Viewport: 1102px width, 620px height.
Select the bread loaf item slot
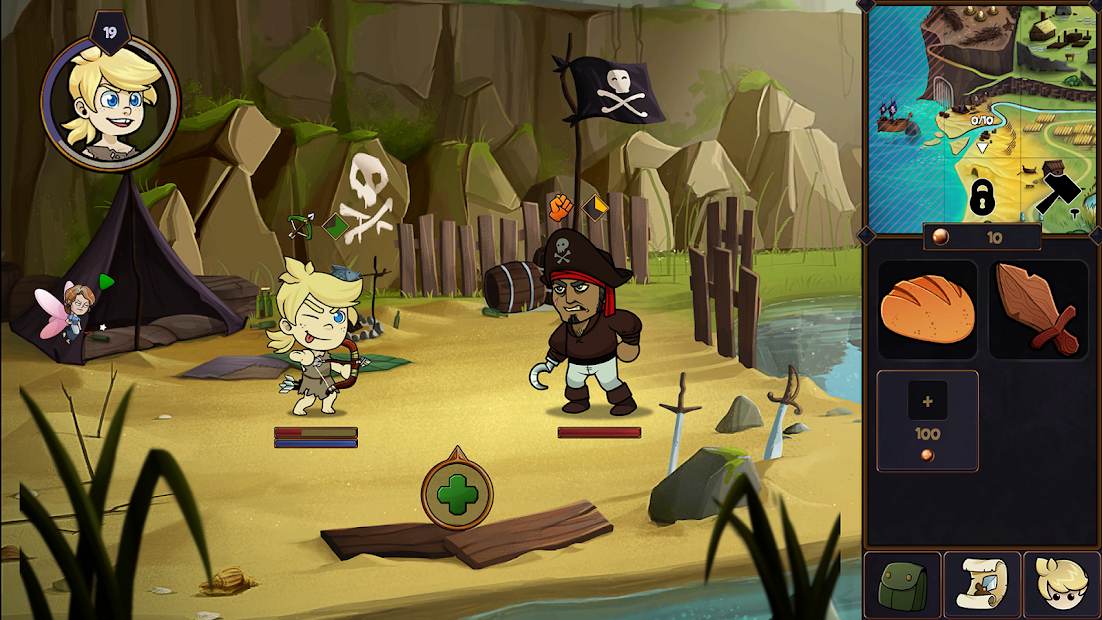point(927,309)
